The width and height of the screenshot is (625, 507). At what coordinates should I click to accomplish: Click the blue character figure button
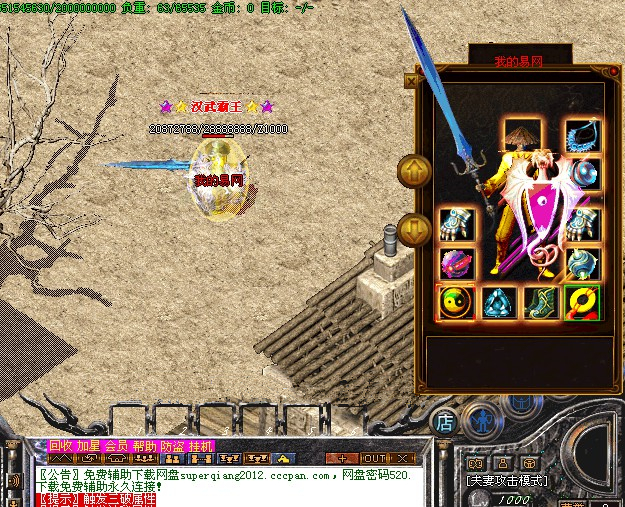(x=483, y=421)
